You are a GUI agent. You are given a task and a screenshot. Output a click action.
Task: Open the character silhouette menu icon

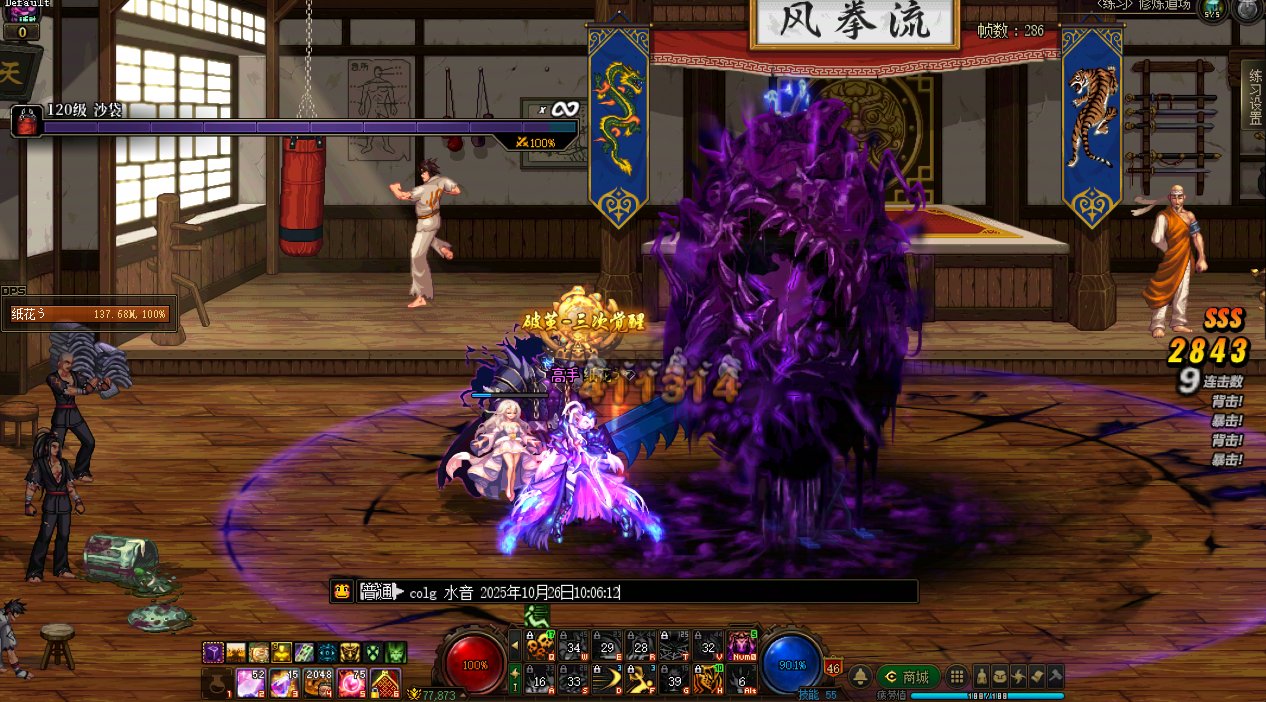(982, 677)
